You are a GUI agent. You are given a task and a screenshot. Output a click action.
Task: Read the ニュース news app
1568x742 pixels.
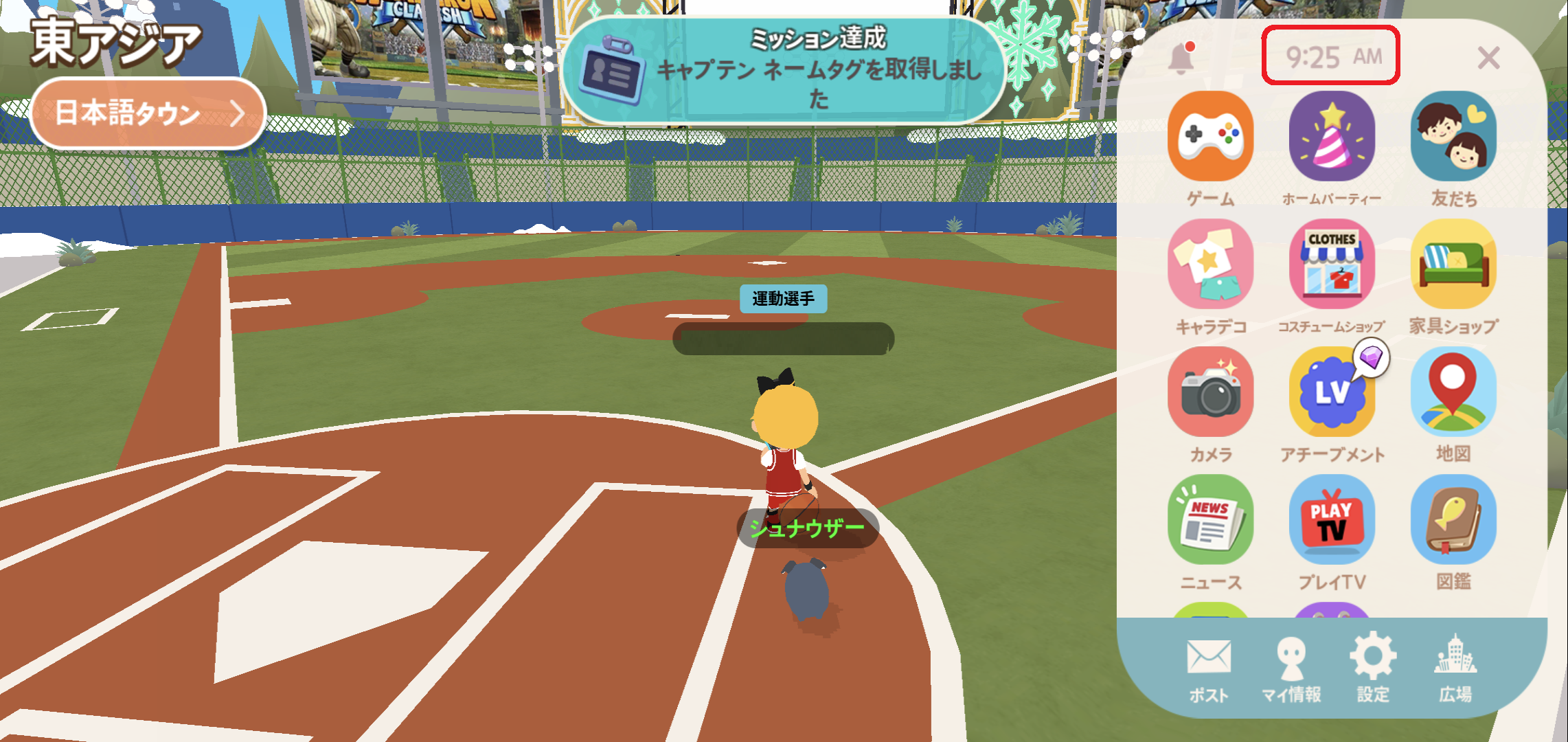[x=1210, y=520]
